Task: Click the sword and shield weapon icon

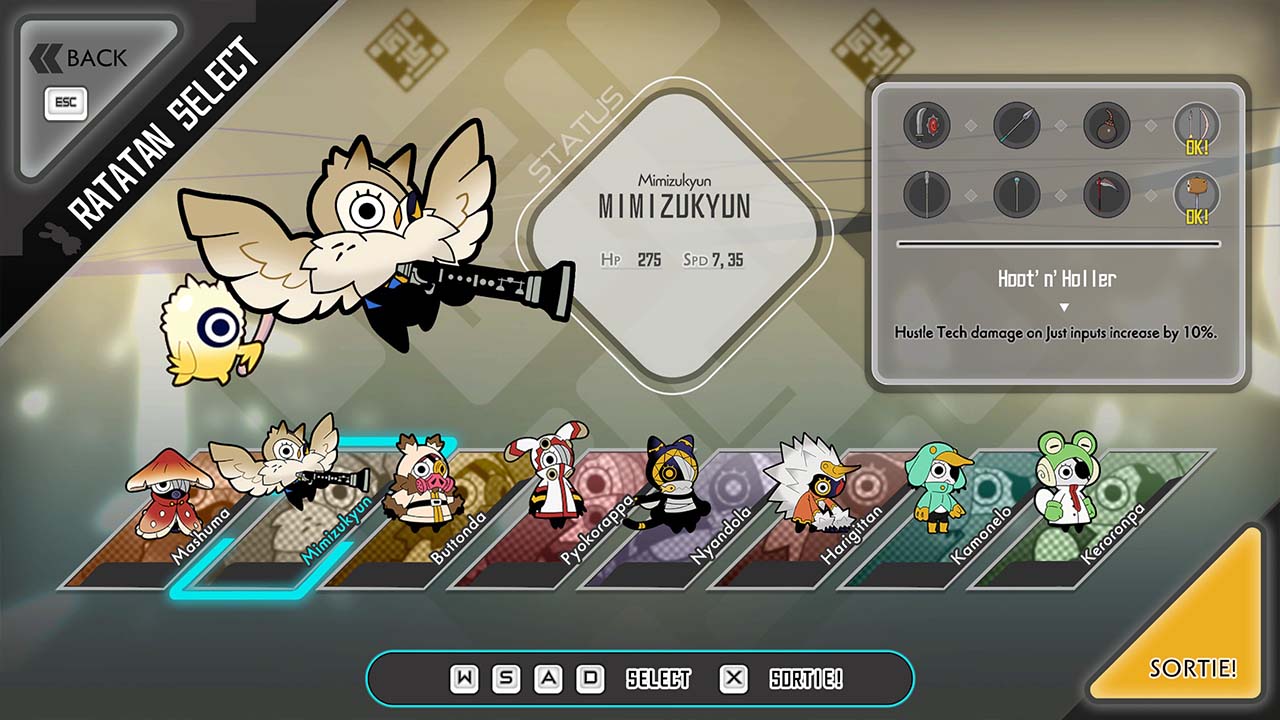Action: pyautogui.click(x=926, y=126)
